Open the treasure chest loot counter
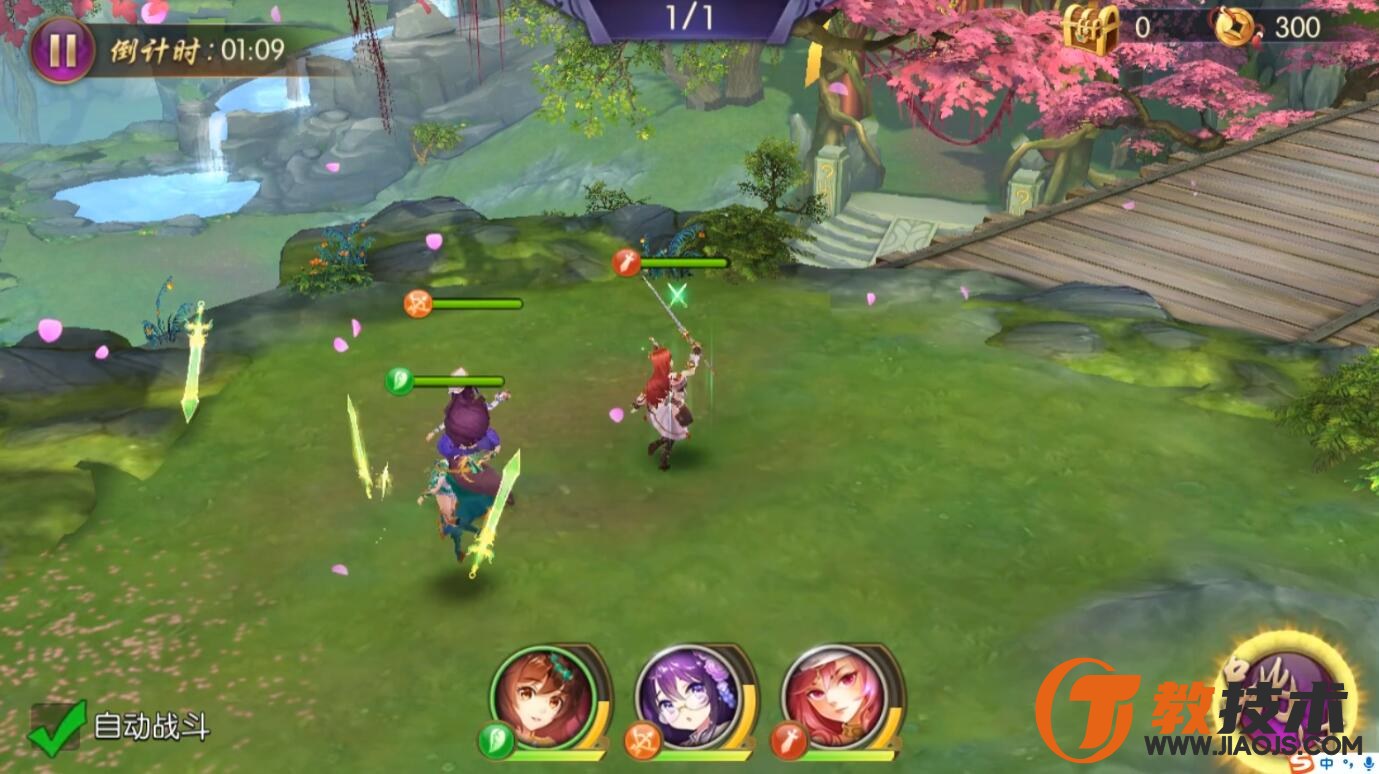 point(1092,27)
